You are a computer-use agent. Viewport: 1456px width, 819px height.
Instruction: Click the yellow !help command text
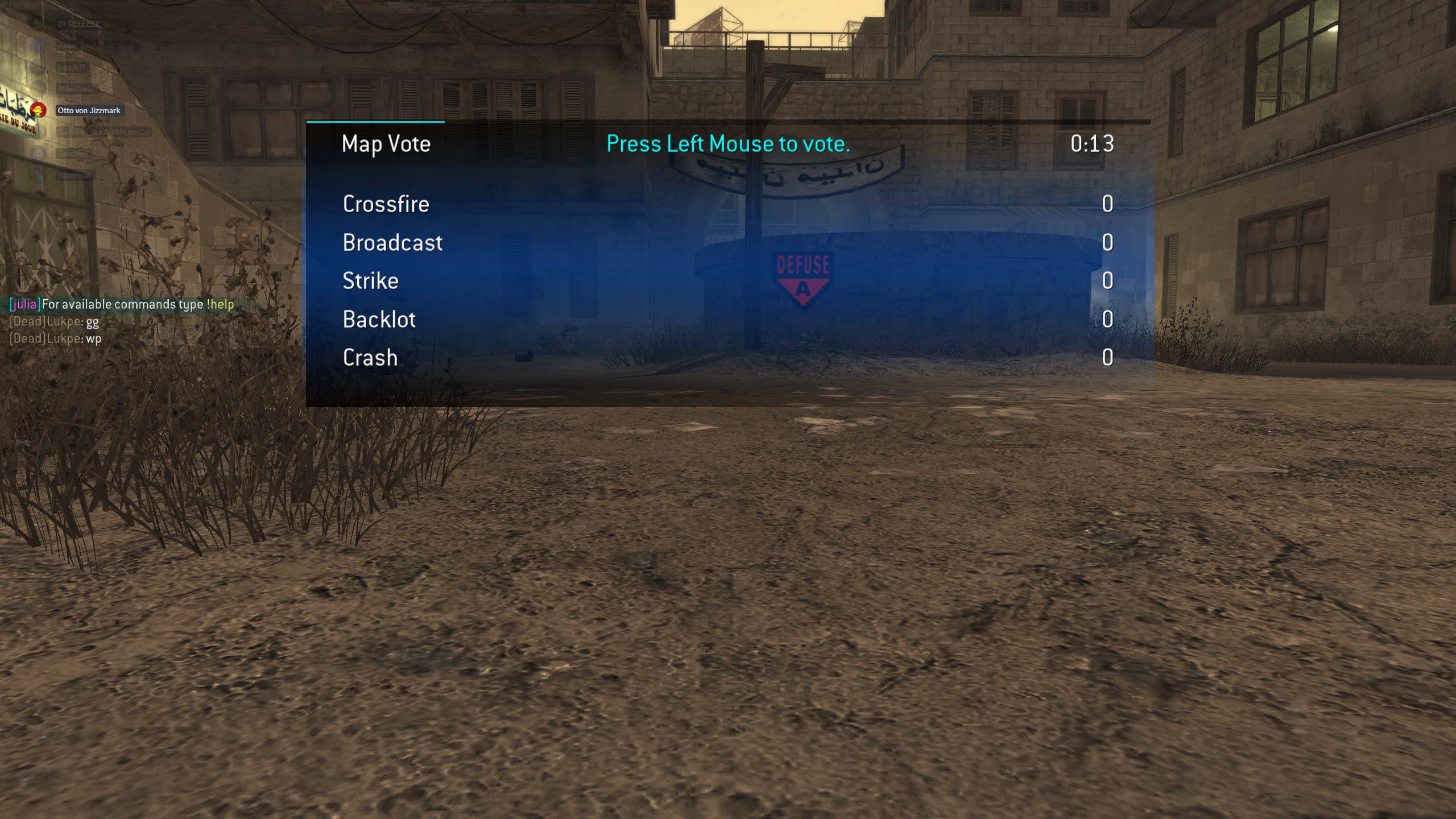point(220,305)
